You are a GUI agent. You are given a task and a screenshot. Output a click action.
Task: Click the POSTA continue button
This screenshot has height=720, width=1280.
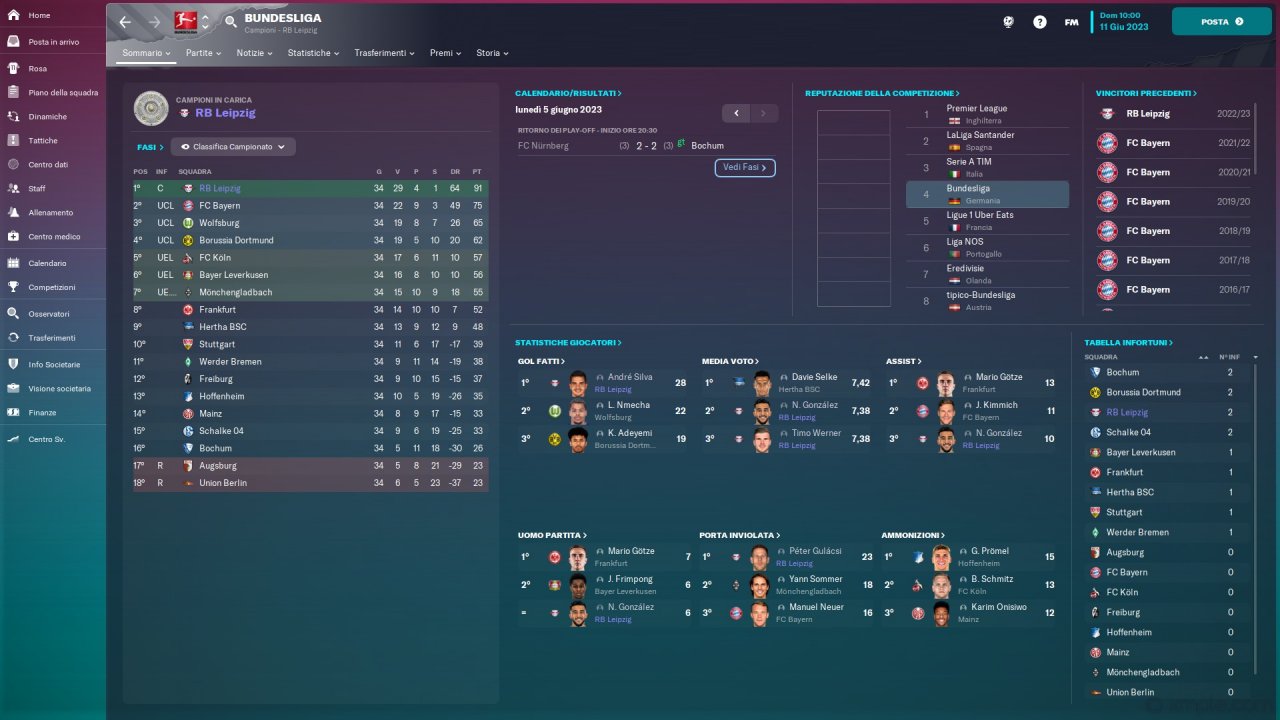pos(1221,21)
